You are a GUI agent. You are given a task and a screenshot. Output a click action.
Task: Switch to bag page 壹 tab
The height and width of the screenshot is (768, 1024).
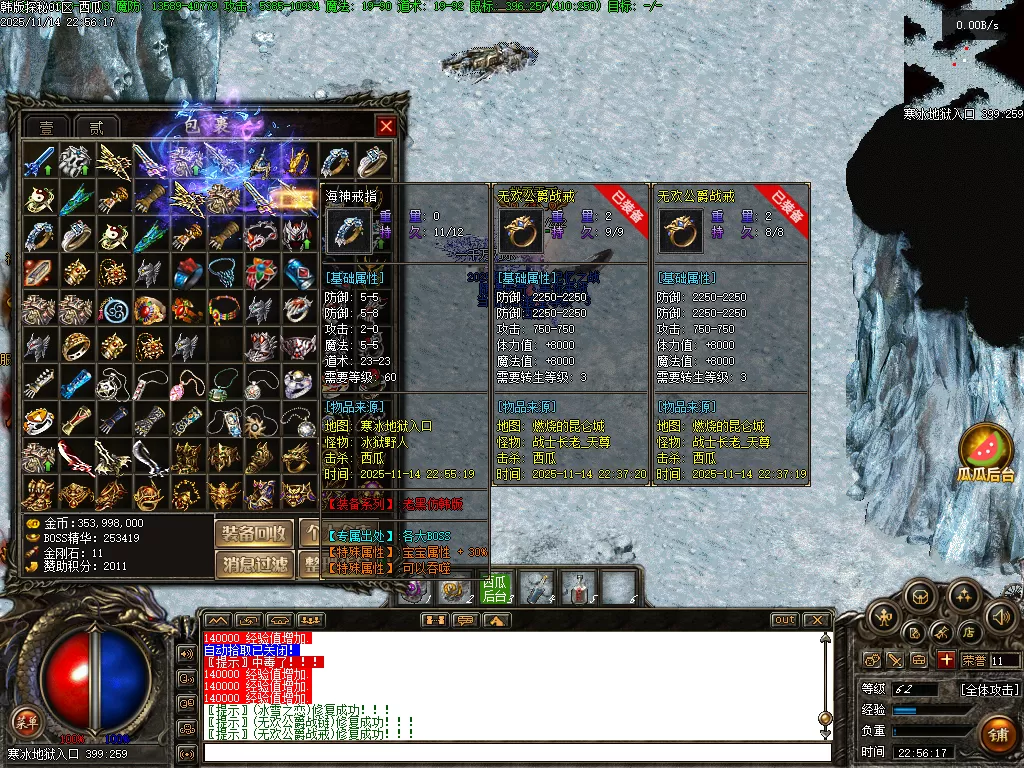coord(47,127)
